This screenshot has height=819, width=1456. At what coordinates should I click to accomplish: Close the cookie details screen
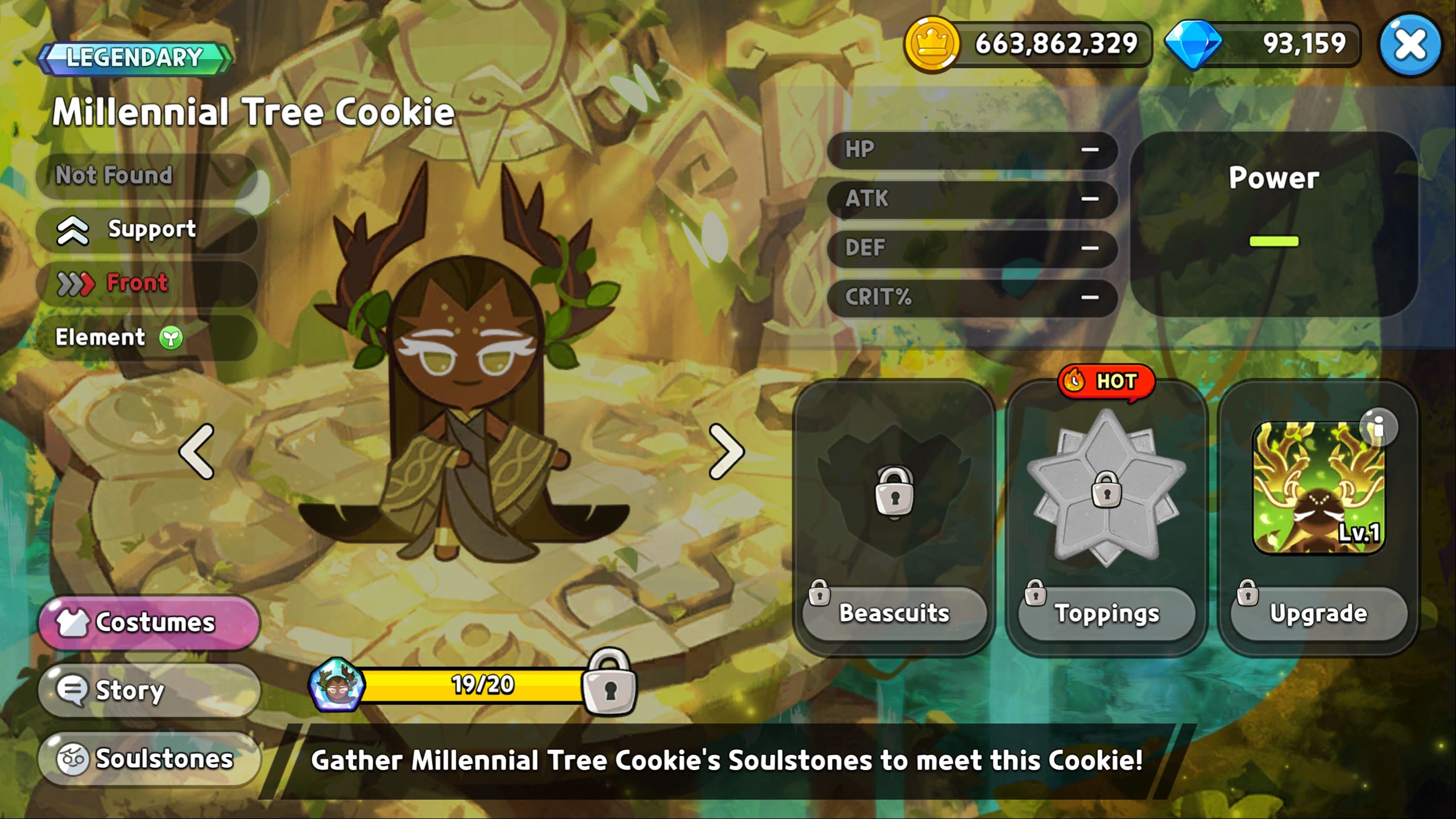click(x=1410, y=45)
